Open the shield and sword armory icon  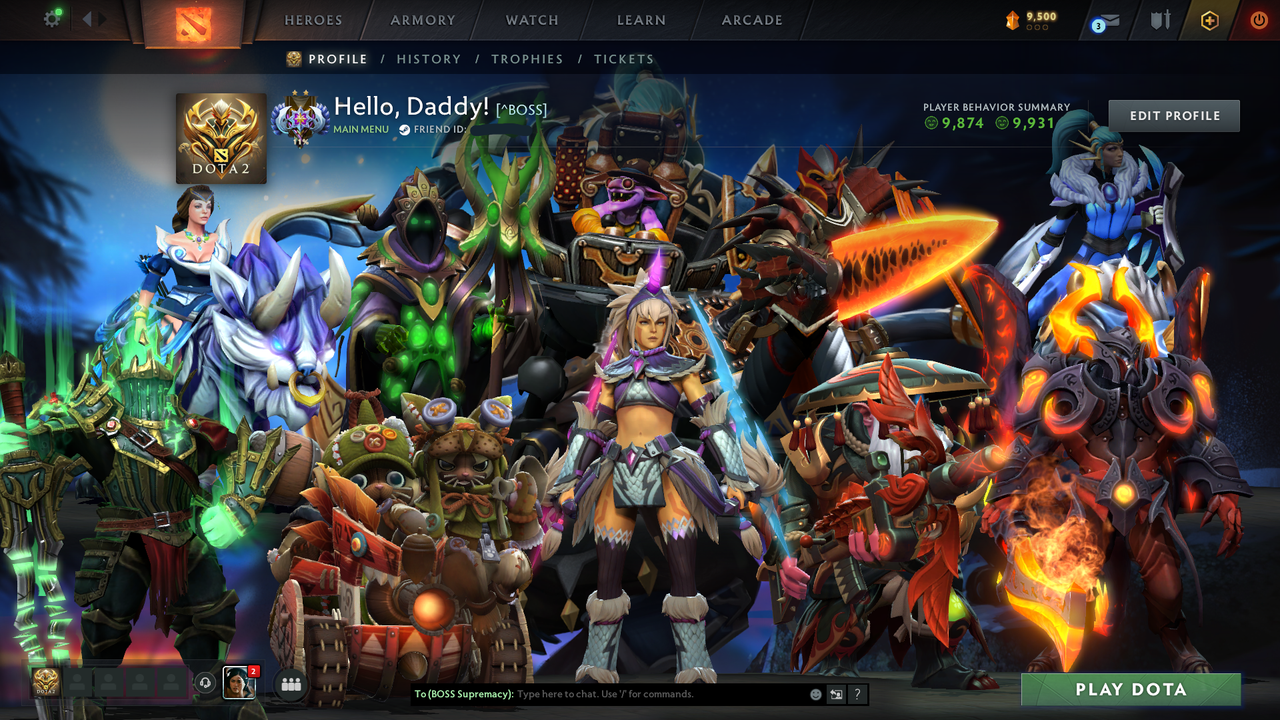coord(1161,19)
